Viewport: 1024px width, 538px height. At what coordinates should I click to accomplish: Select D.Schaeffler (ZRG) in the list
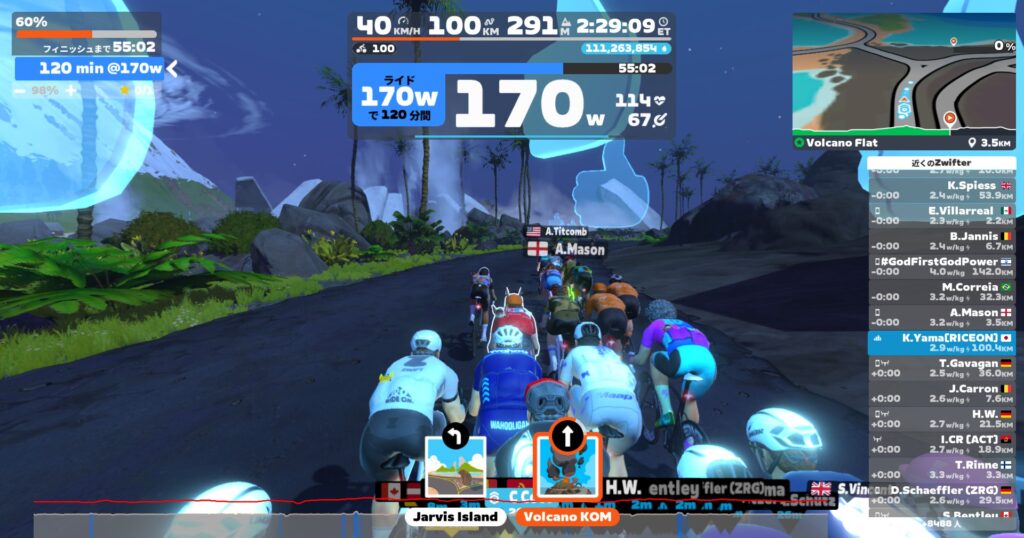point(941,494)
